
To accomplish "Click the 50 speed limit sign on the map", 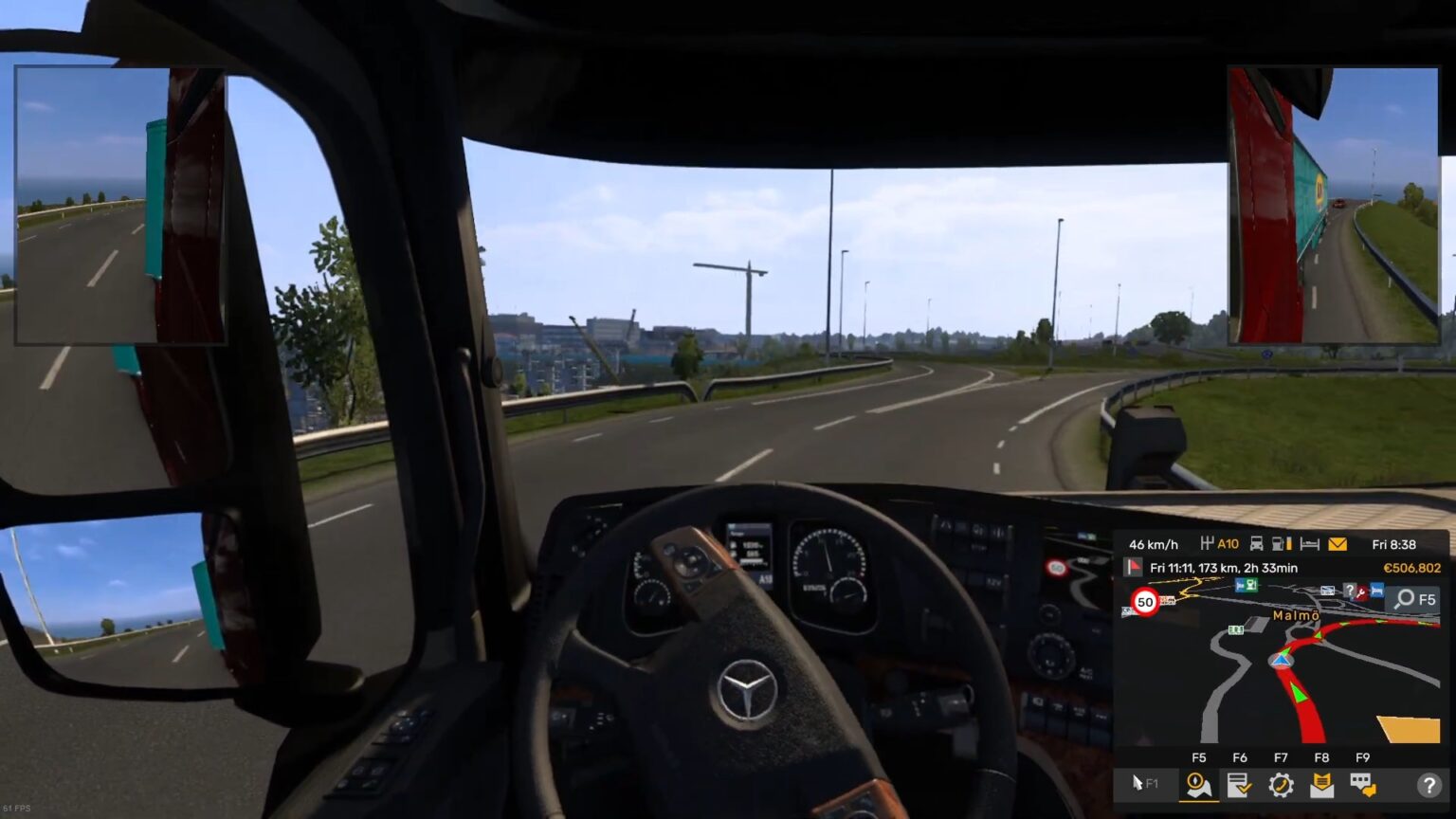I will [x=1144, y=602].
